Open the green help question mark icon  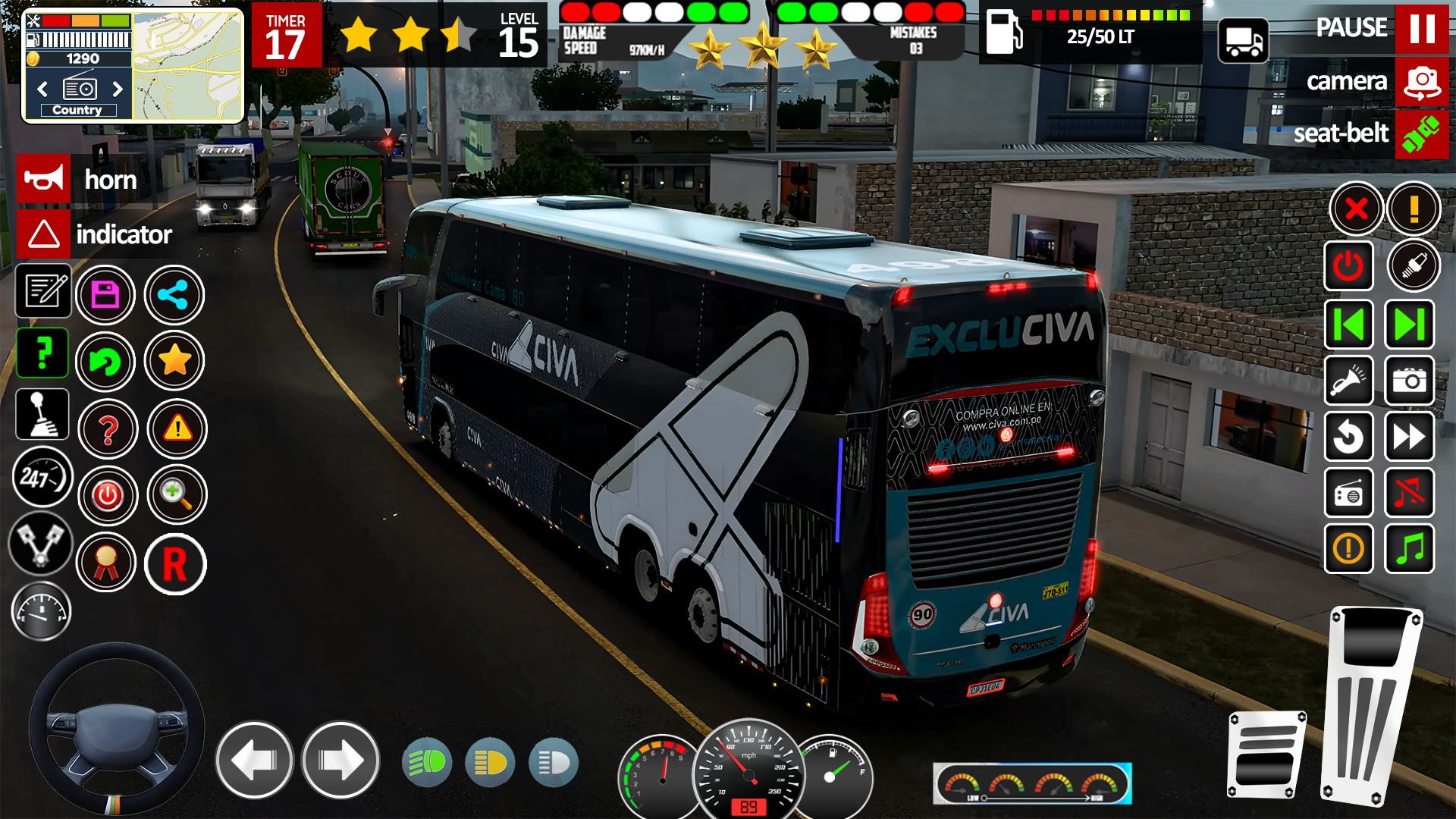[x=42, y=353]
